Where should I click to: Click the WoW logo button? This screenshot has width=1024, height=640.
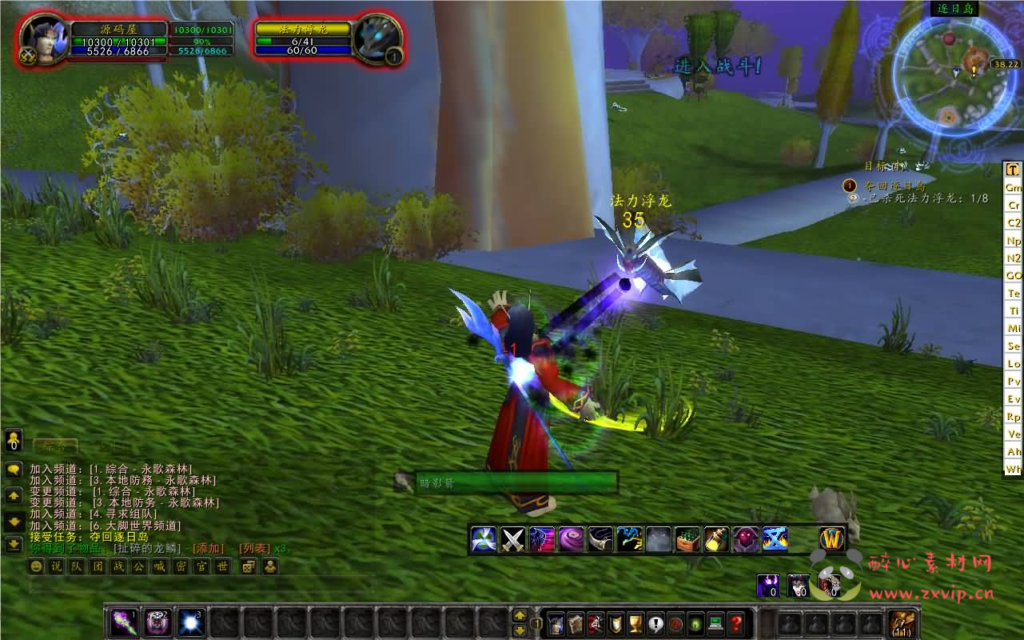pos(832,539)
